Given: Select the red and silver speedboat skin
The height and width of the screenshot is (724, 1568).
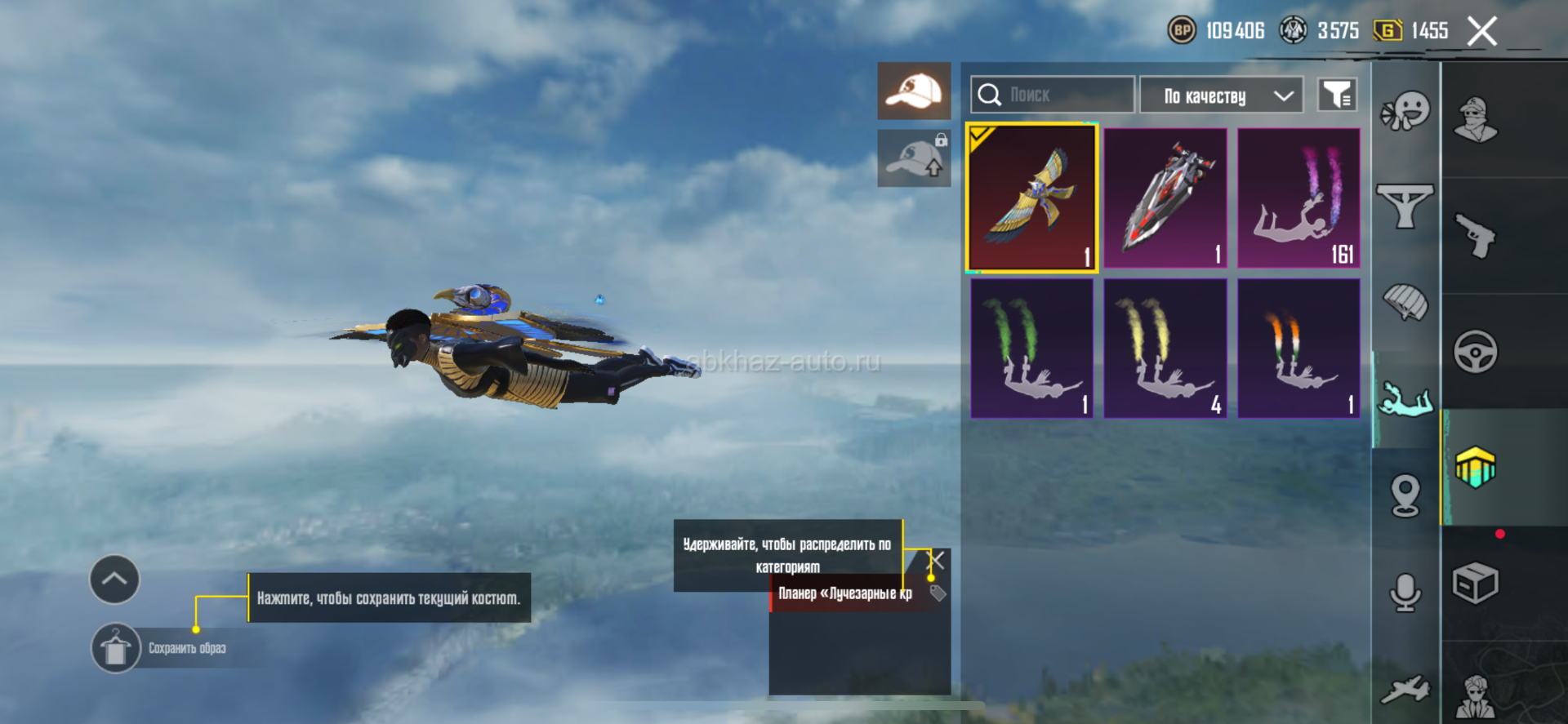Looking at the screenshot, I should (x=1165, y=198).
